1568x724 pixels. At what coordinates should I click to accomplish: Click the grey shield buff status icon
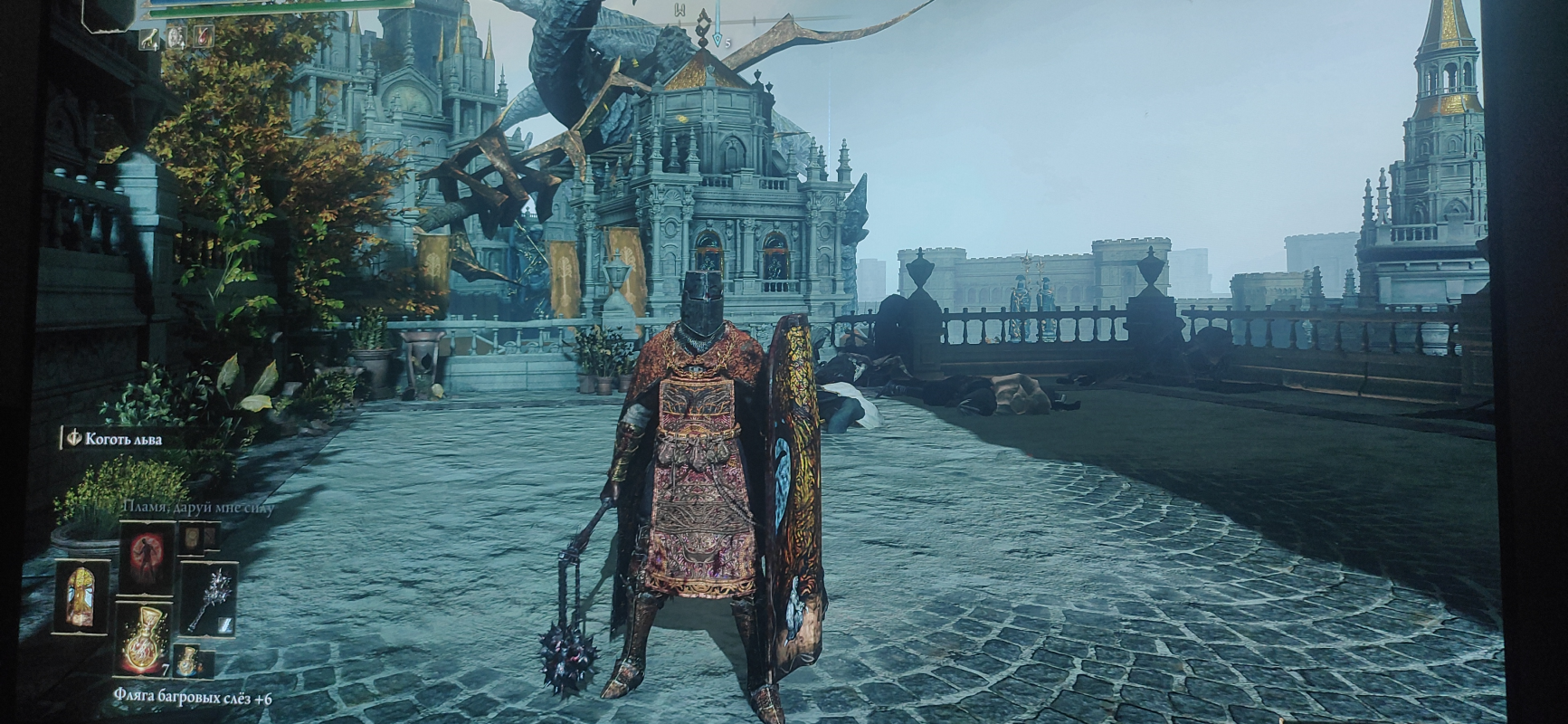177,37
